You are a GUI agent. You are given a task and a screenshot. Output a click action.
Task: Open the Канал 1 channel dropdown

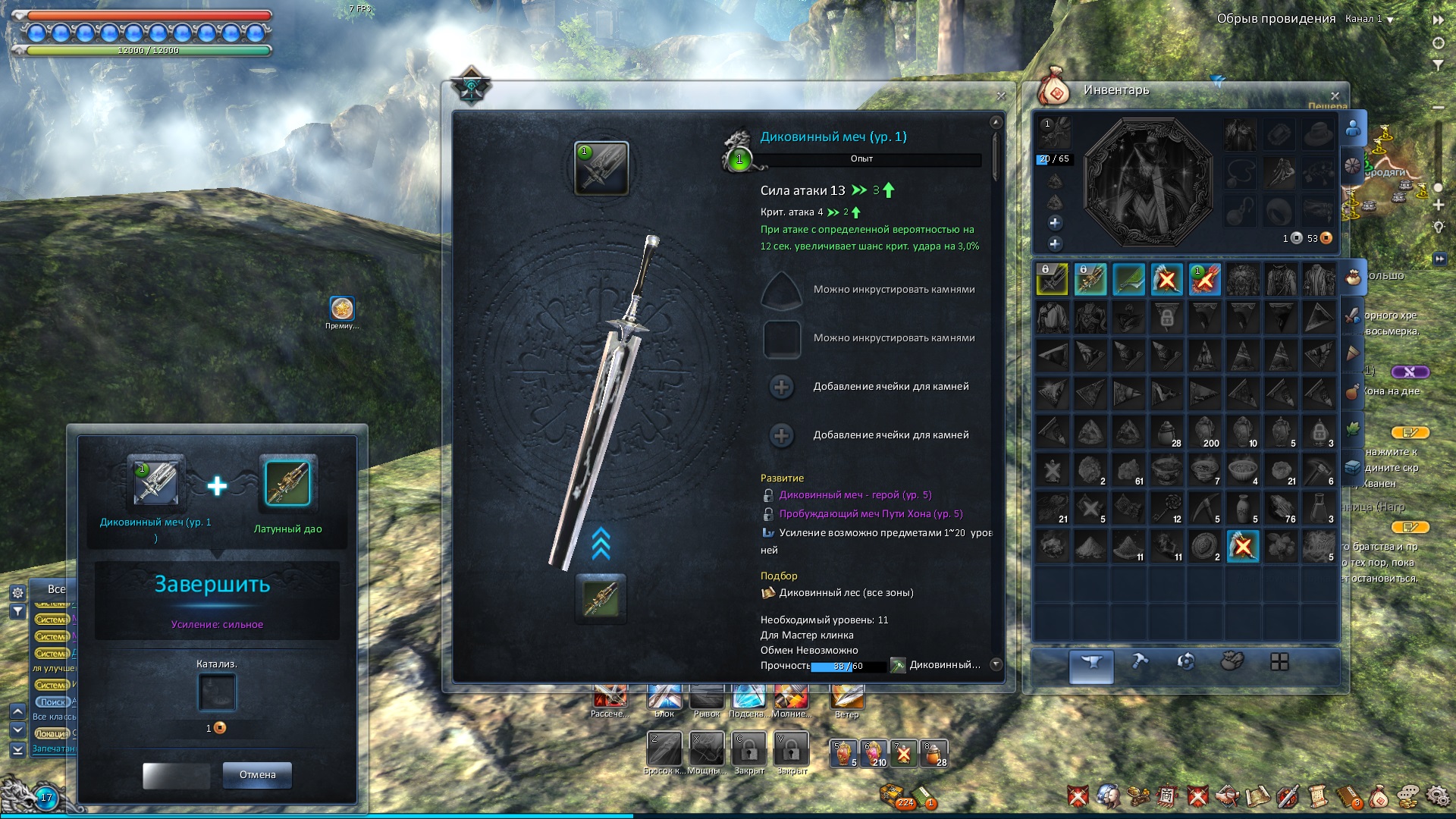[1390, 20]
